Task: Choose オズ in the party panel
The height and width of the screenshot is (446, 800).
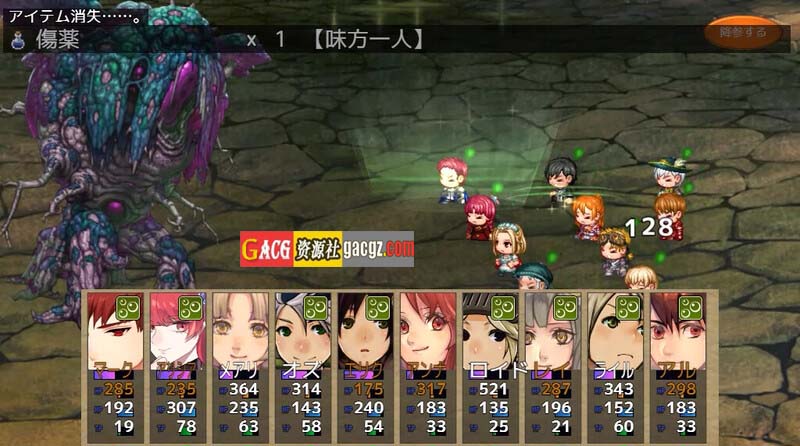Action: click(304, 330)
